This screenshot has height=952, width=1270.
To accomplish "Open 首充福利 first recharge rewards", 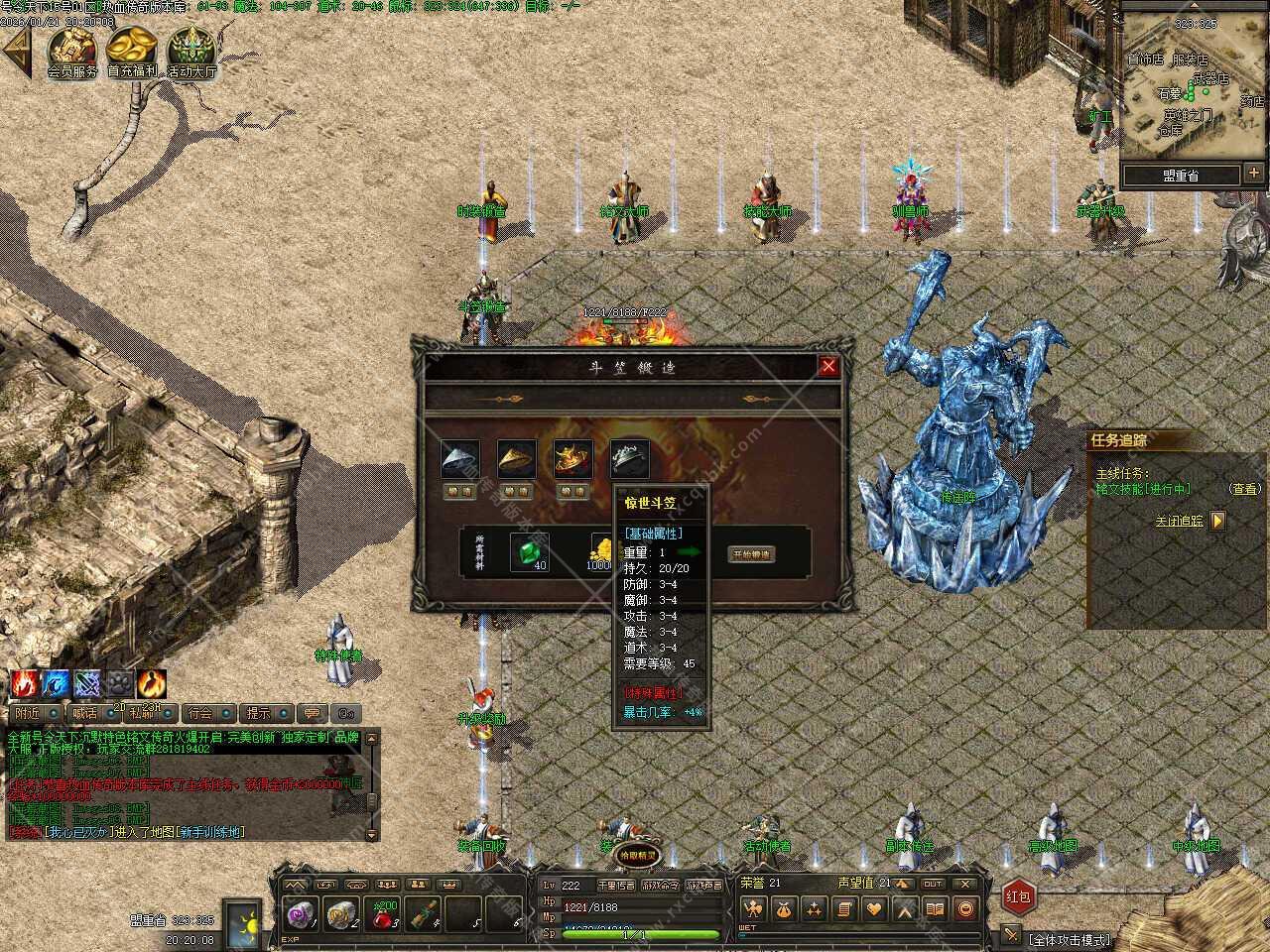I will click(132, 50).
